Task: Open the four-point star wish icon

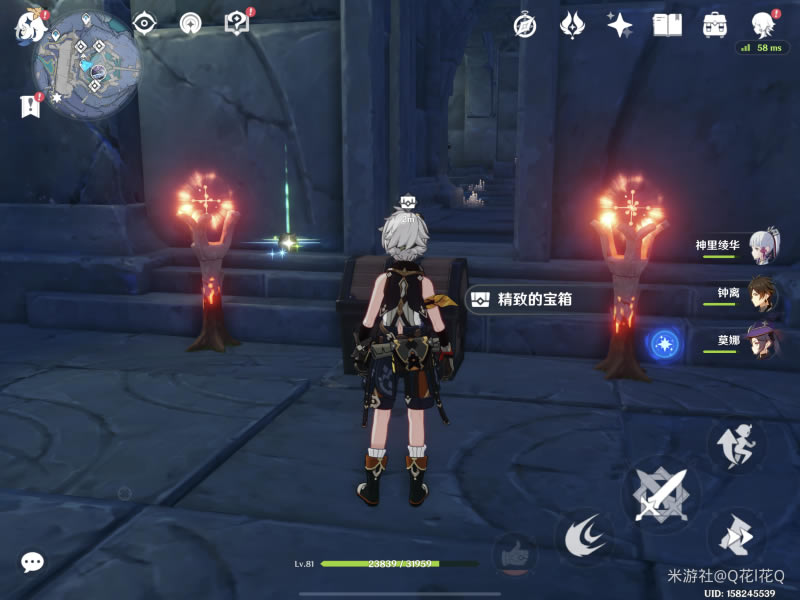Action: 620,25
